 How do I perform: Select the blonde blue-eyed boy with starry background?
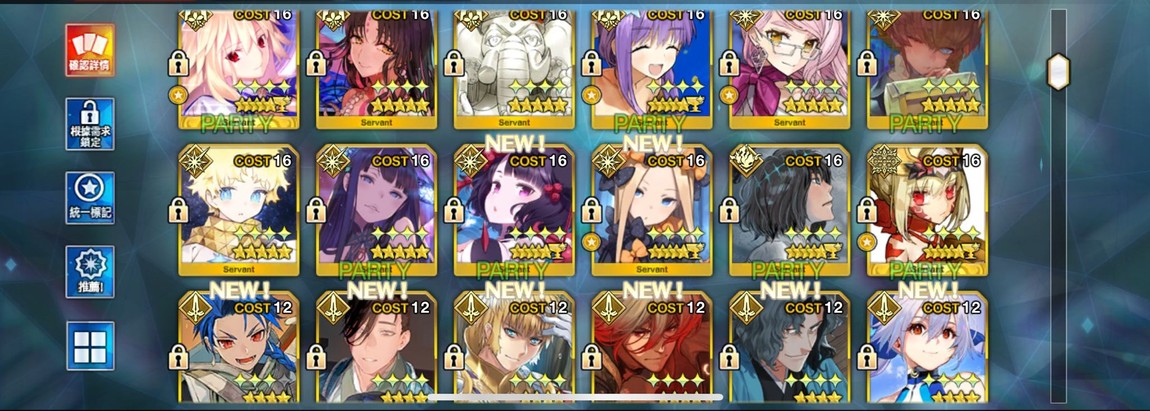[x=238, y=210]
